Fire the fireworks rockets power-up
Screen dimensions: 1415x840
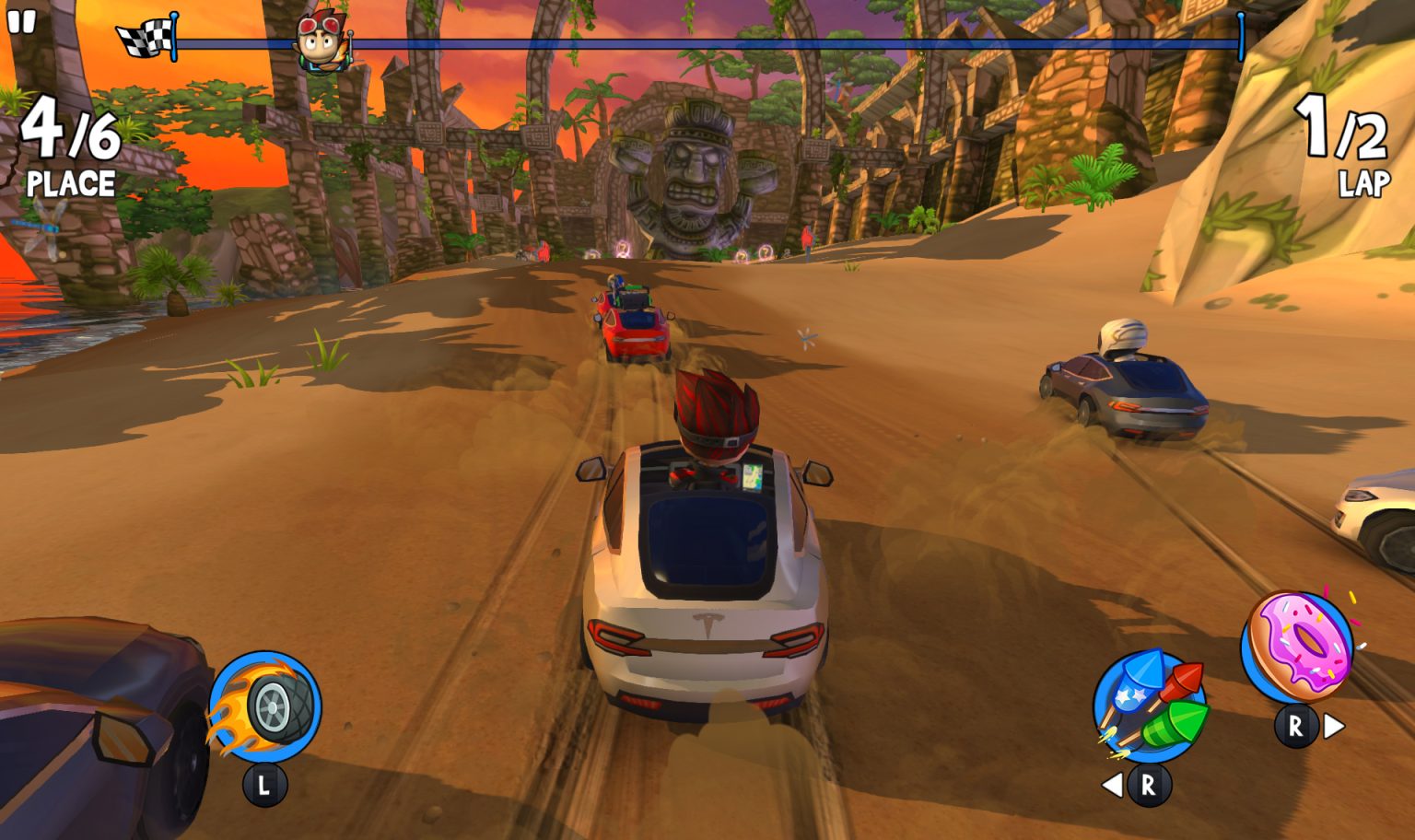tap(1150, 707)
